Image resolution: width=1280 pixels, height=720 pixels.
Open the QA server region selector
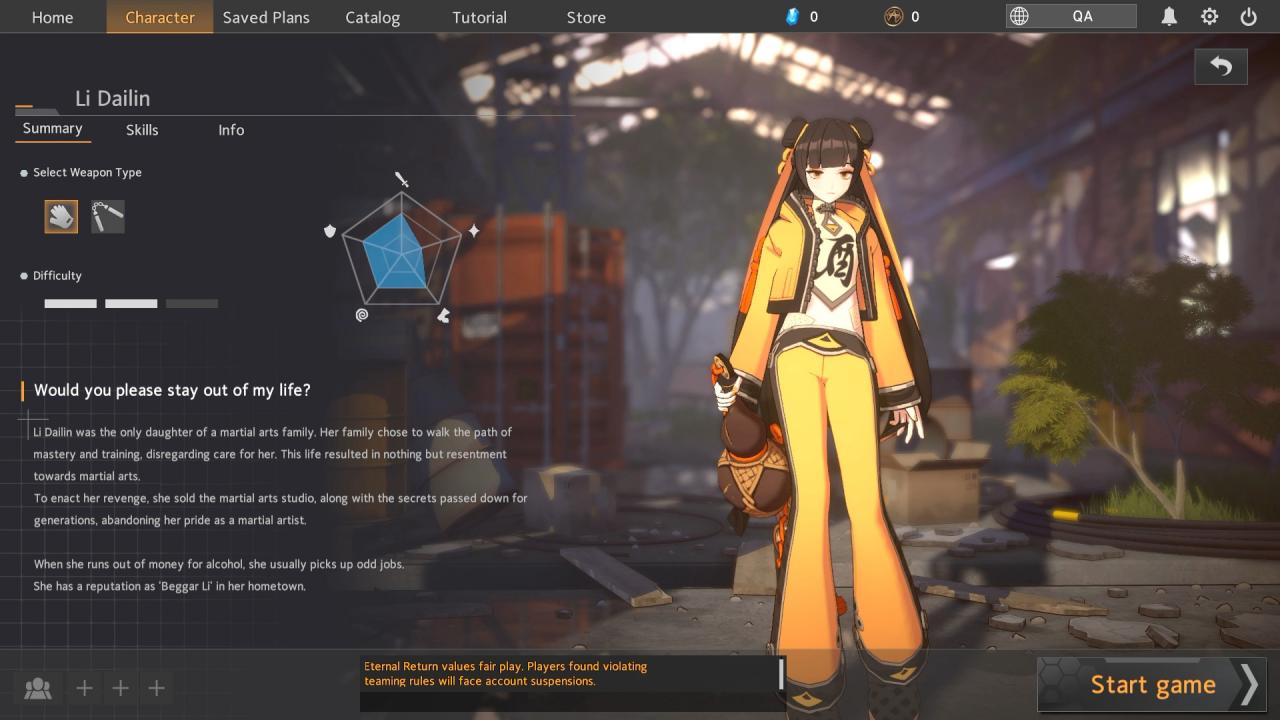point(1071,16)
